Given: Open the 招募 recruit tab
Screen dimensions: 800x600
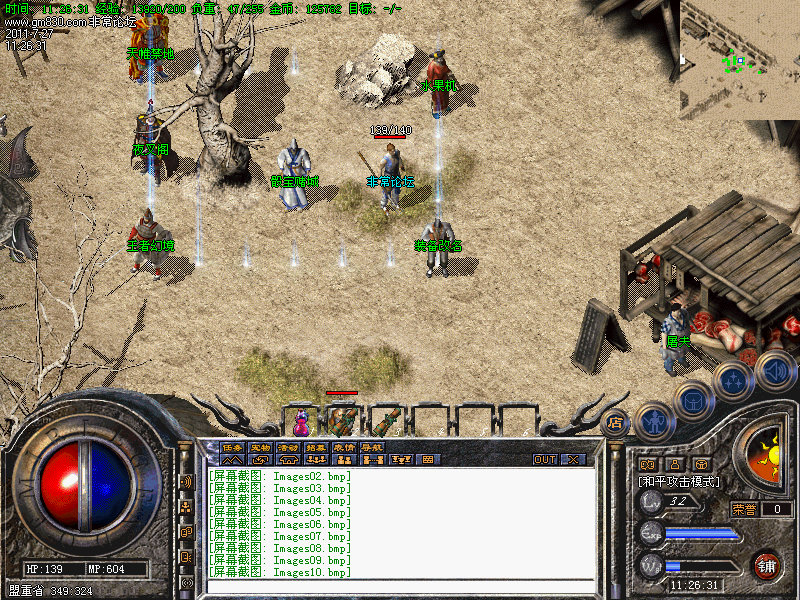Looking at the screenshot, I should (x=316, y=447).
